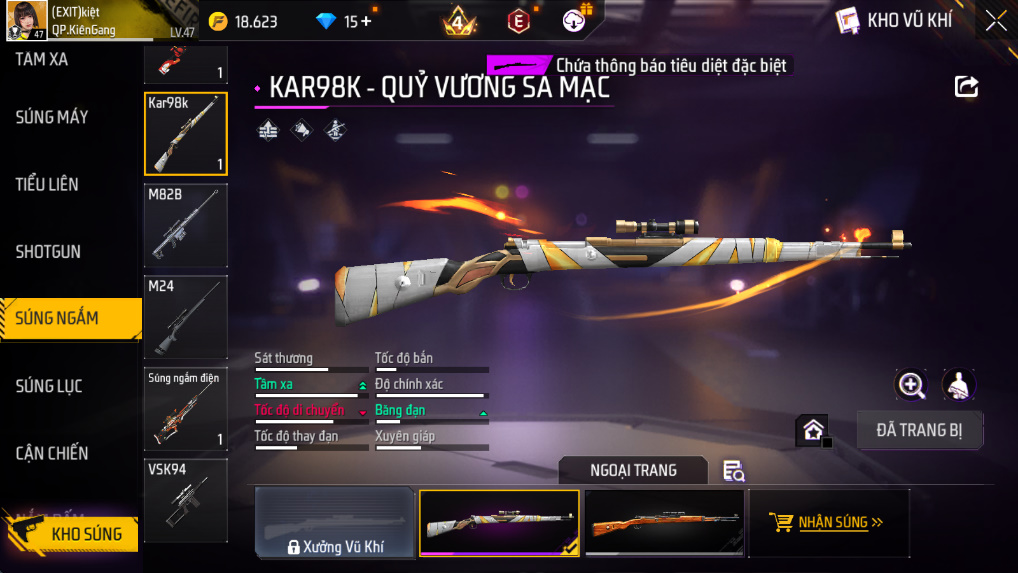Share the Kar98k skin via share icon
Screen dimensions: 1018x573
click(966, 86)
